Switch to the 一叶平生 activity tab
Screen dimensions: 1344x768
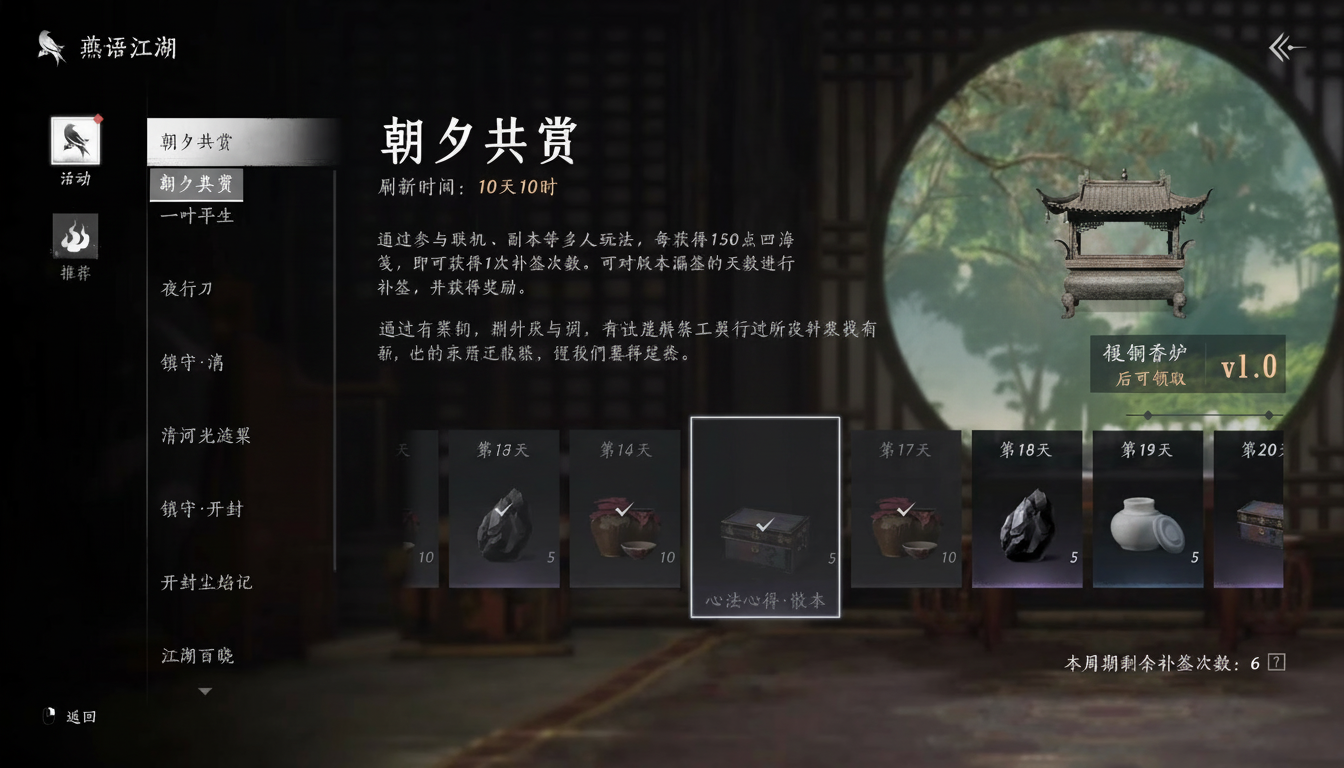(x=196, y=215)
